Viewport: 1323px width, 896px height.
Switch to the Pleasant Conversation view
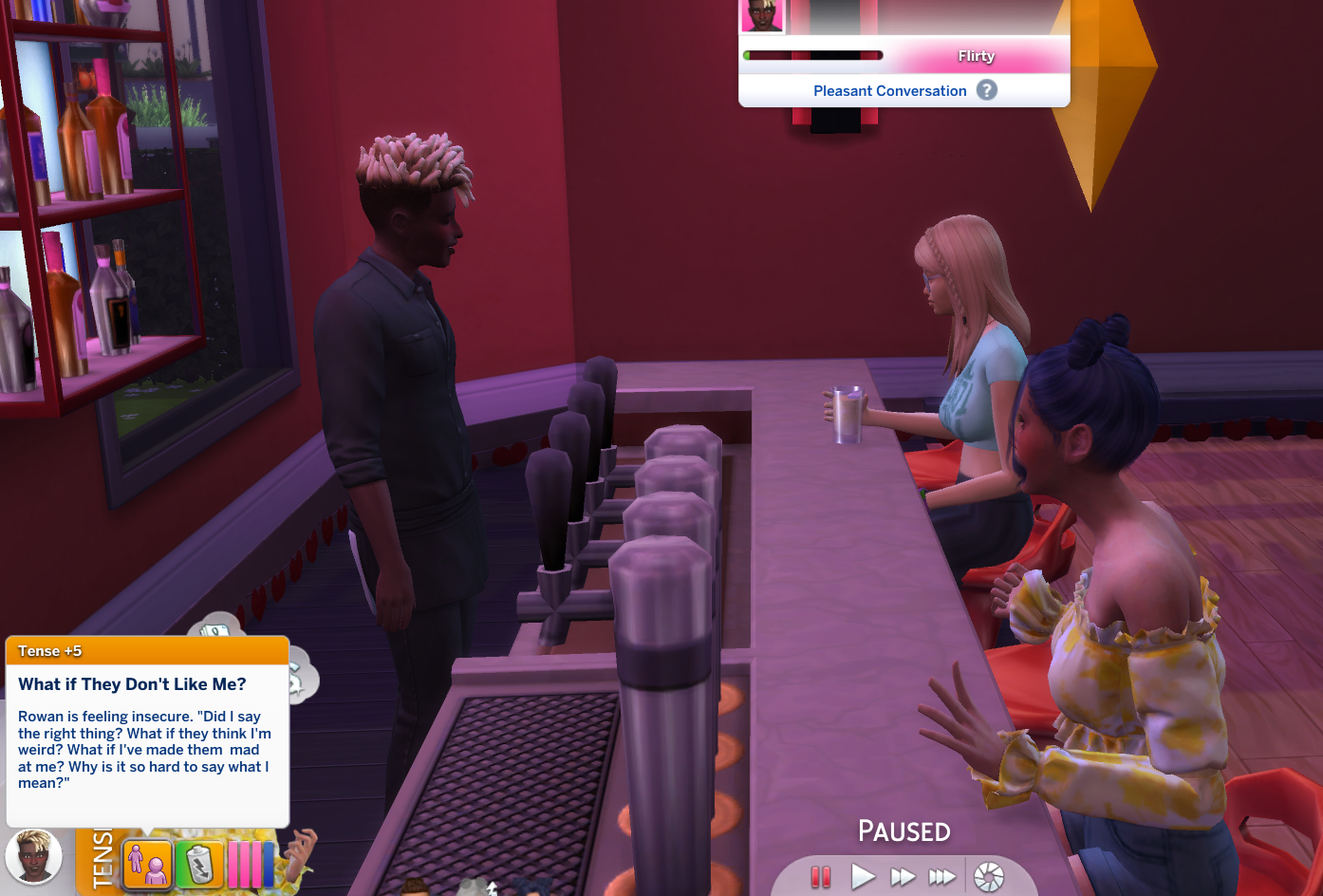[889, 90]
